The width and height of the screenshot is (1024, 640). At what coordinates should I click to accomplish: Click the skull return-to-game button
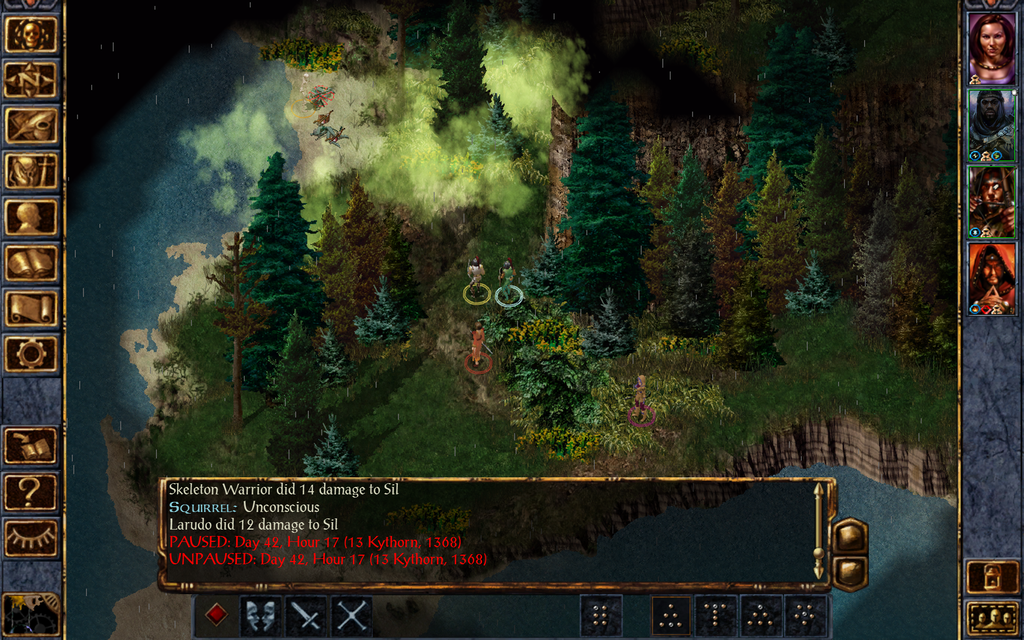pos(30,35)
